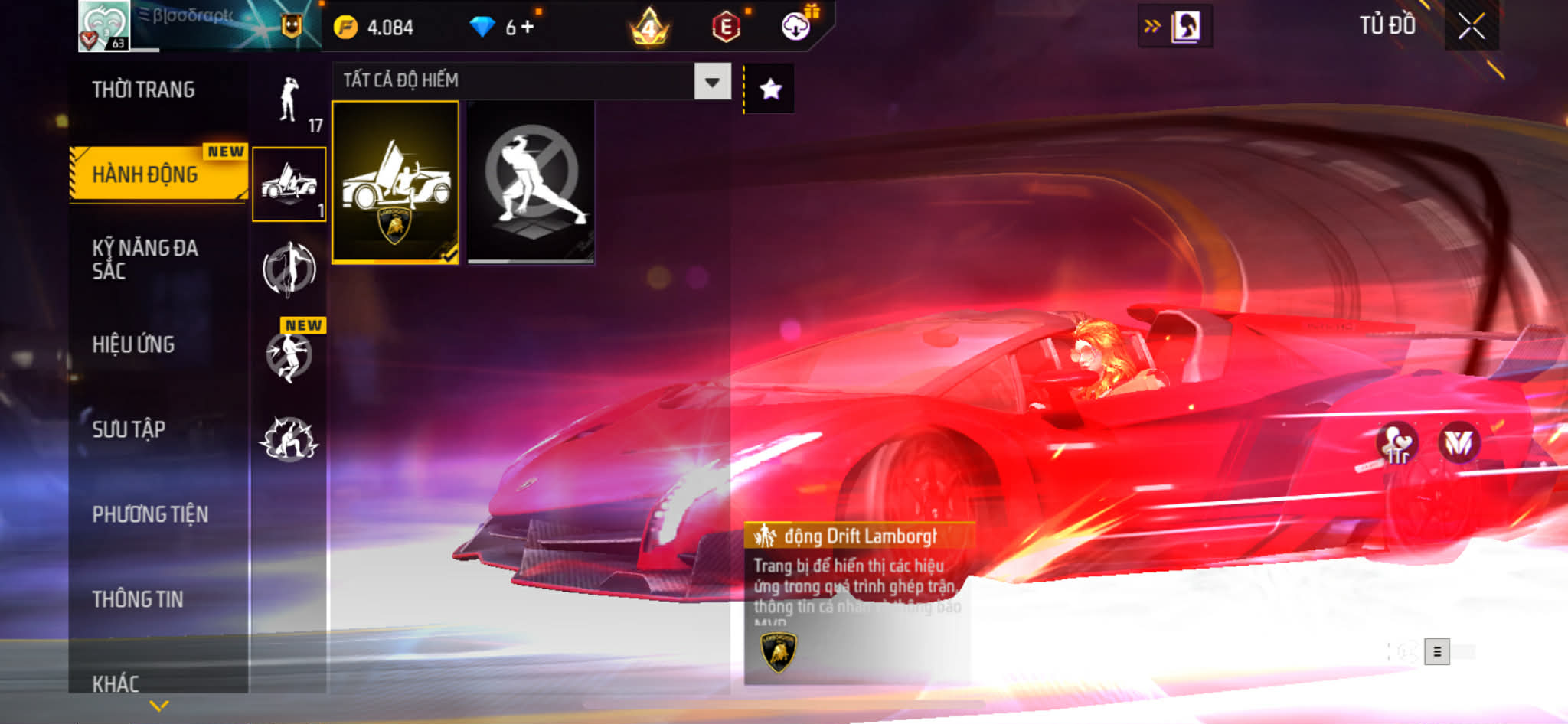The image size is (1568, 724).
Task: Close the Tủ Đồ wardrobe screen
Action: click(1471, 27)
